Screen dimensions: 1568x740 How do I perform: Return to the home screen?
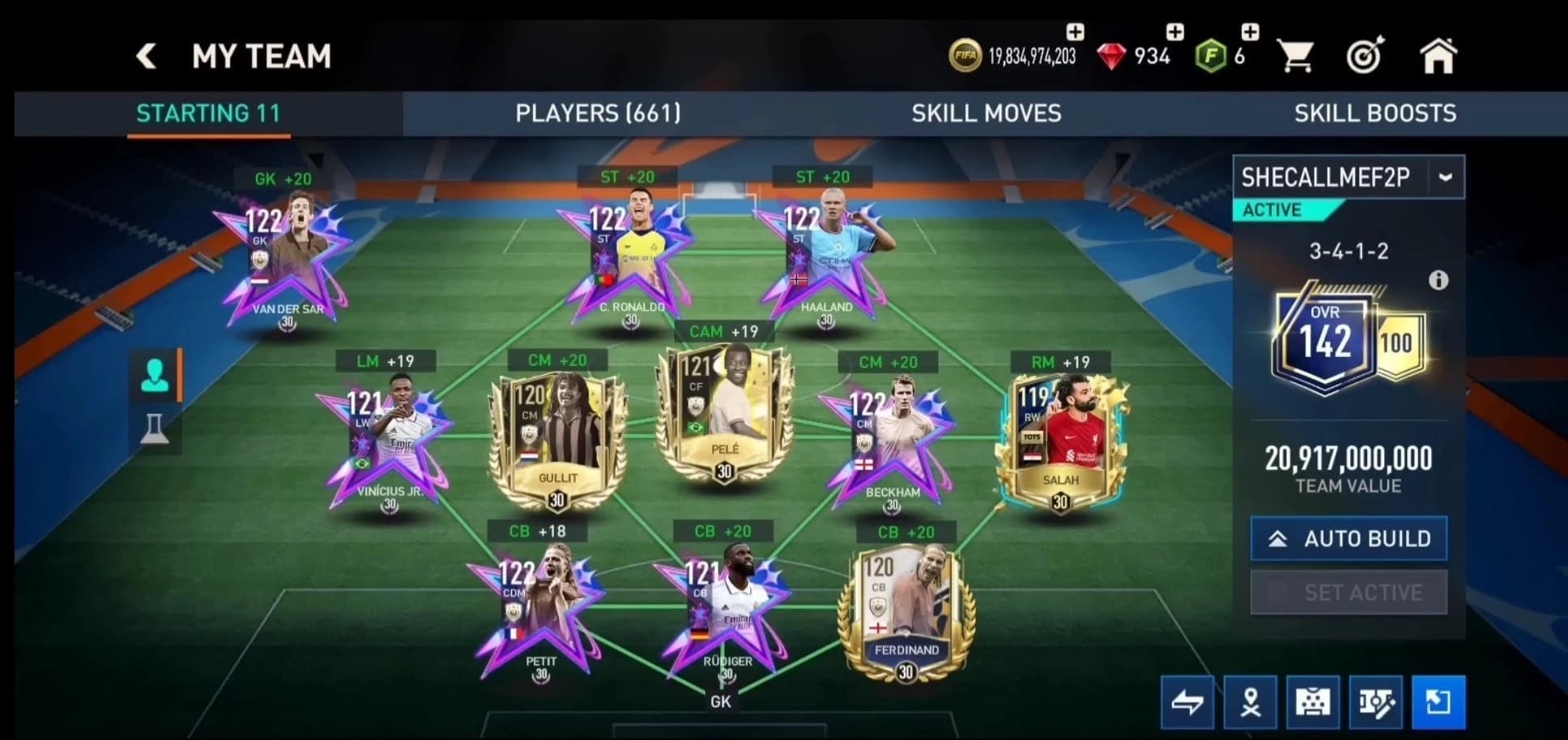(x=1438, y=57)
